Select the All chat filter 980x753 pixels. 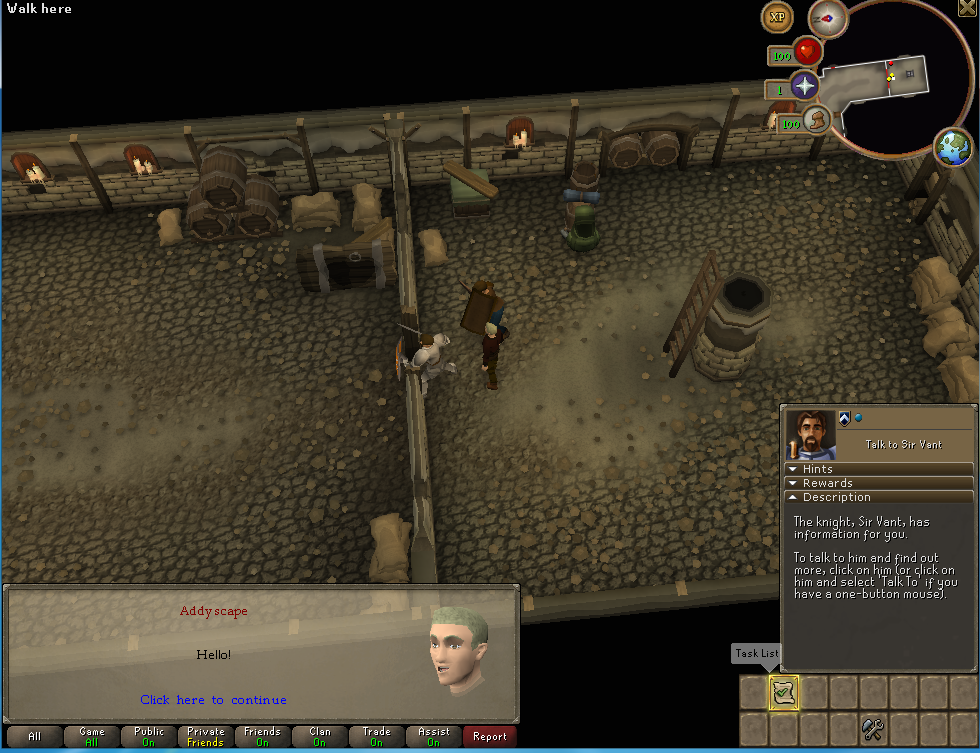pyautogui.click(x=35, y=737)
